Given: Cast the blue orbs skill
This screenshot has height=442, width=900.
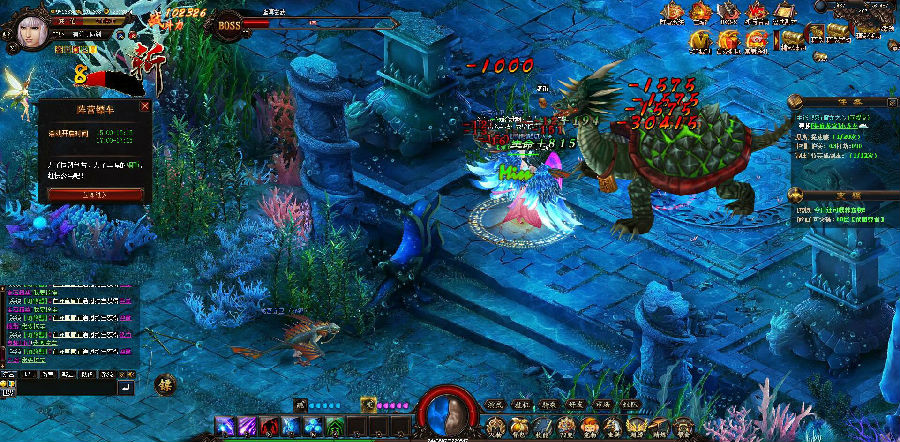Looking at the screenshot, I should pyautogui.click(x=313, y=427).
